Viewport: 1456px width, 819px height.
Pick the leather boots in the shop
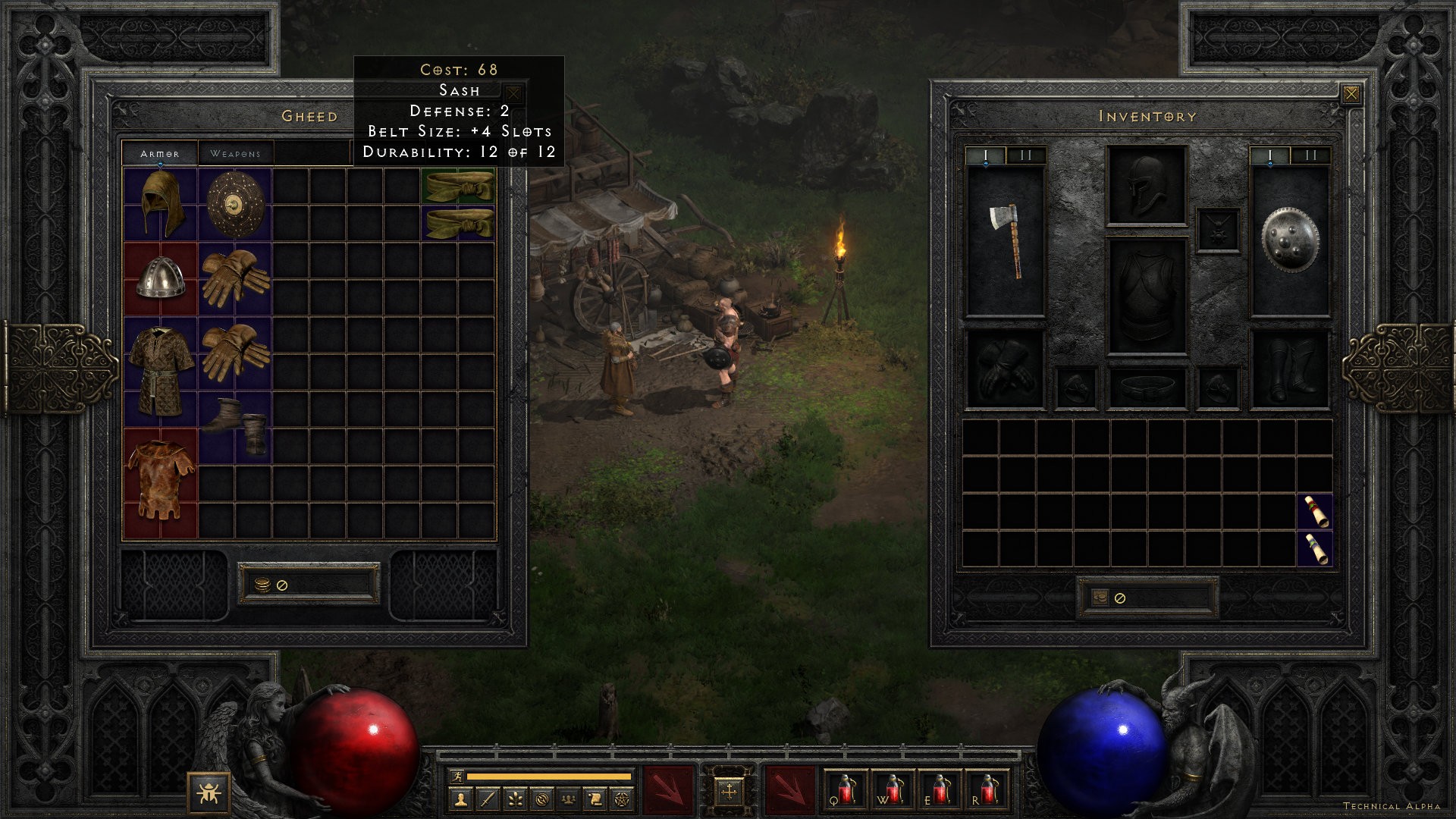coord(235,426)
